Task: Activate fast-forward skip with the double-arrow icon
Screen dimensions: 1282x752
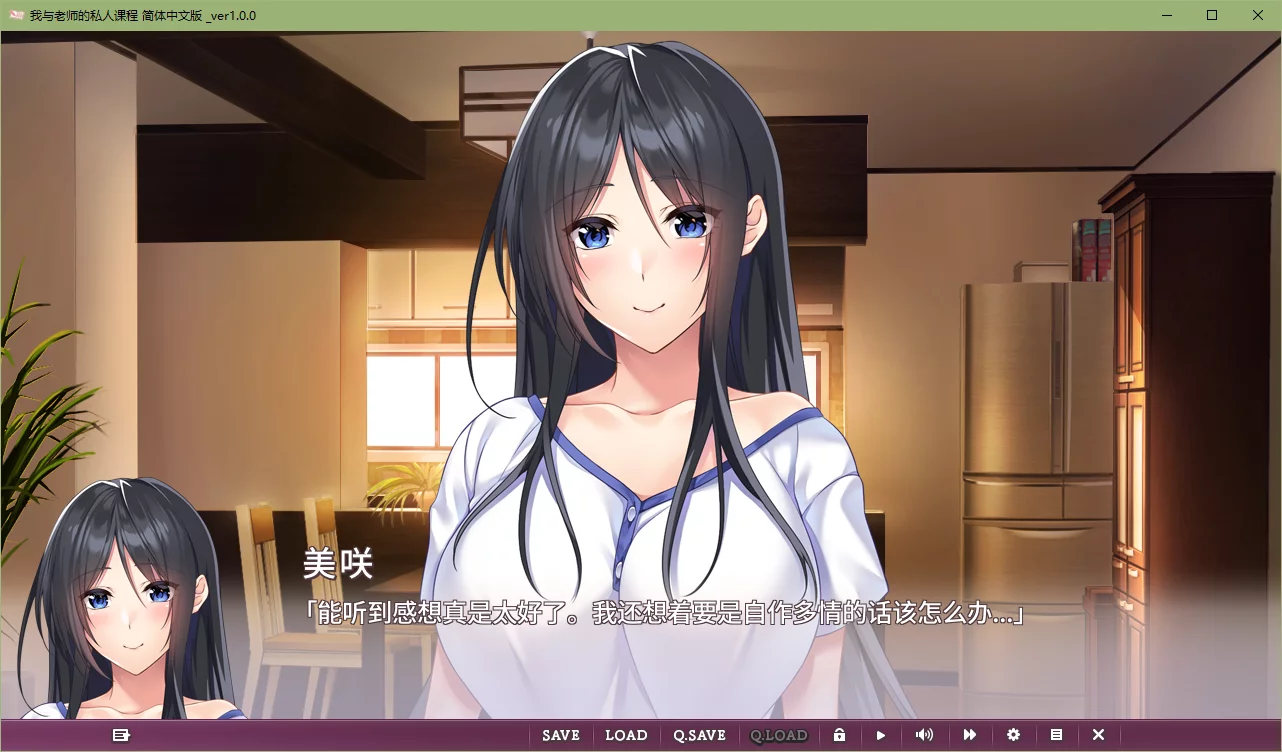Action: pyautogui.click(x=968, y=735)
